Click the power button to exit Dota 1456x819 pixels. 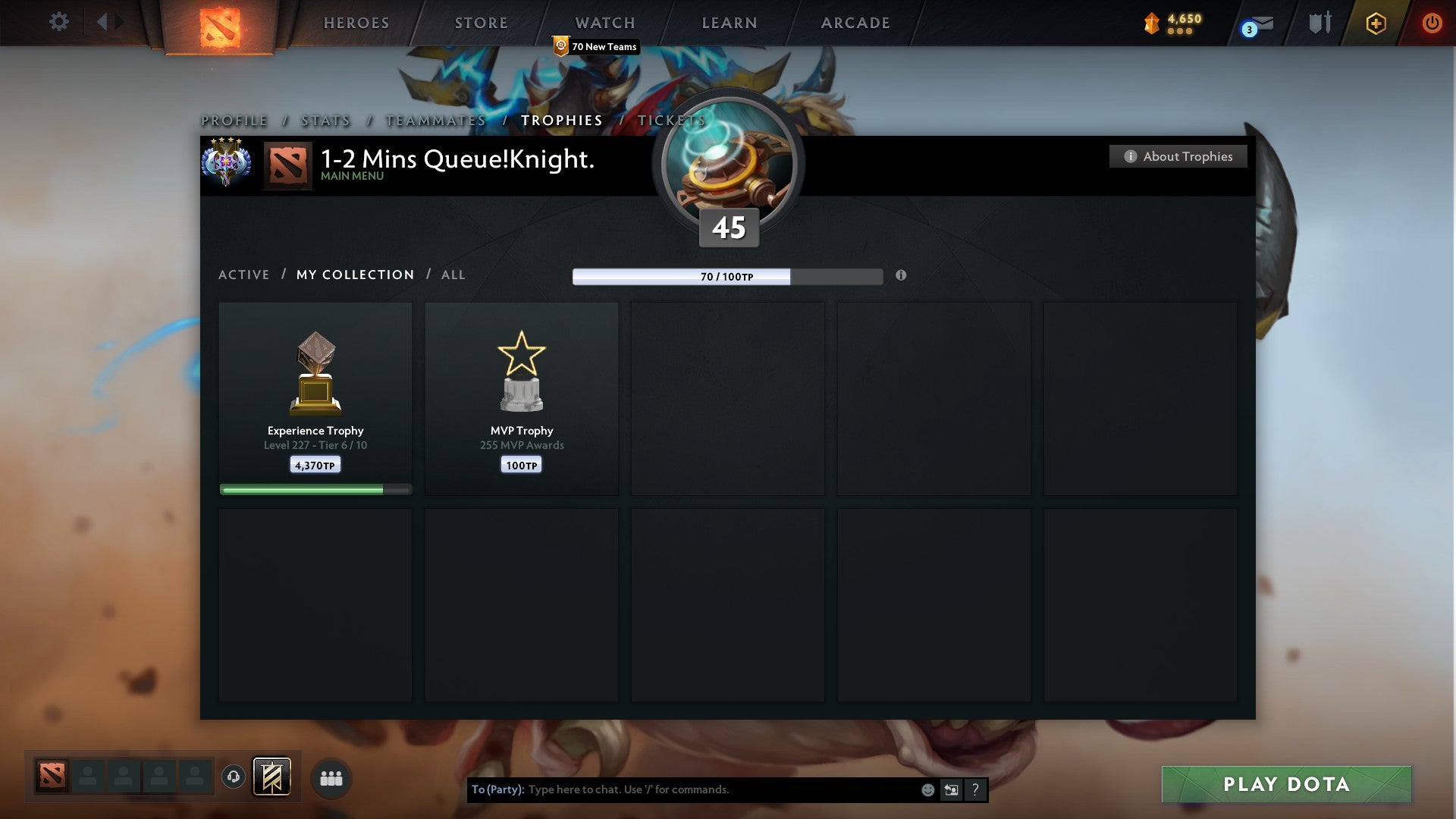[x=1433, y=23]
